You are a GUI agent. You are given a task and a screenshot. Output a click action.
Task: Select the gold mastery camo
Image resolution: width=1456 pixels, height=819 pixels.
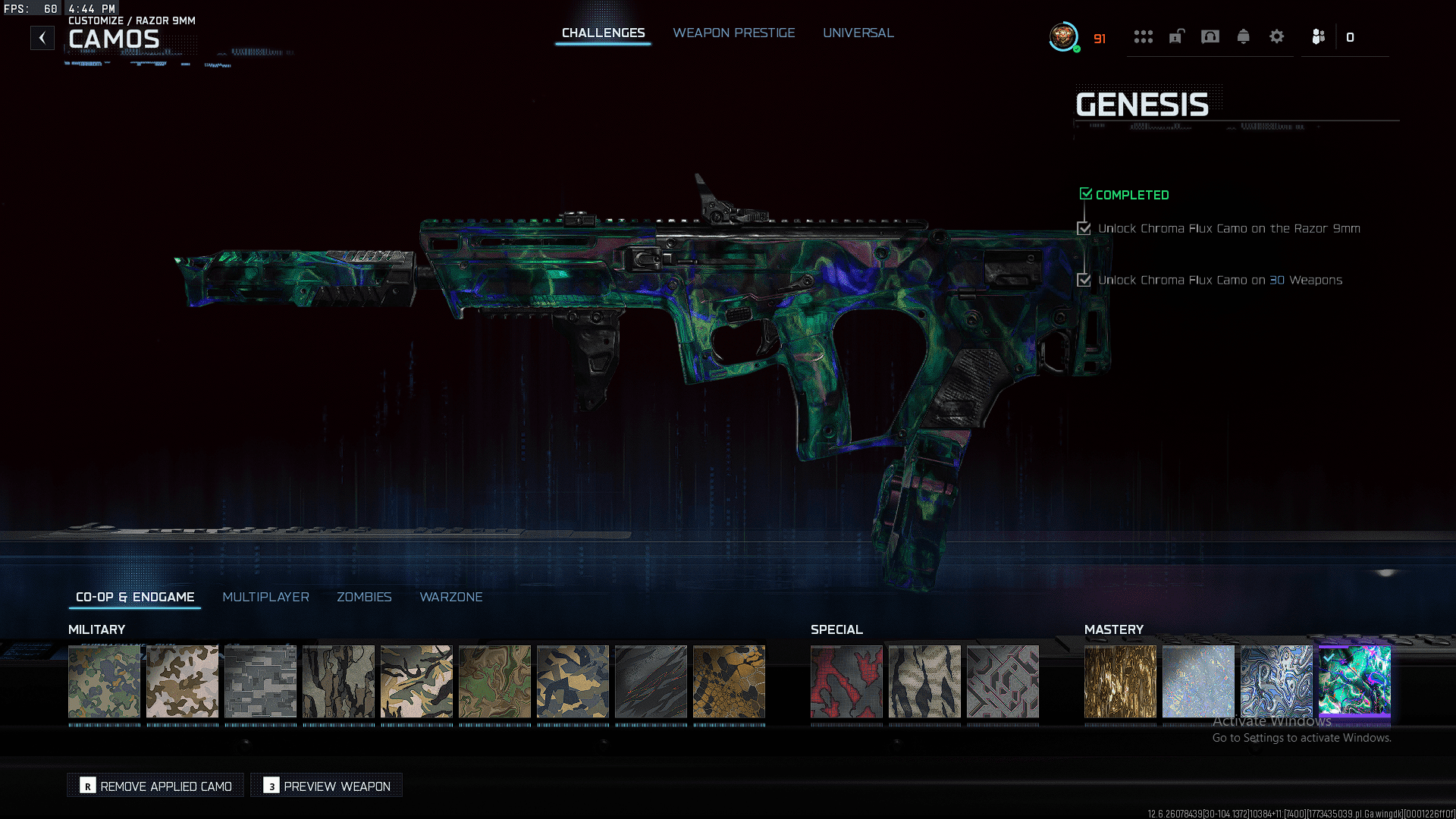1120,681
